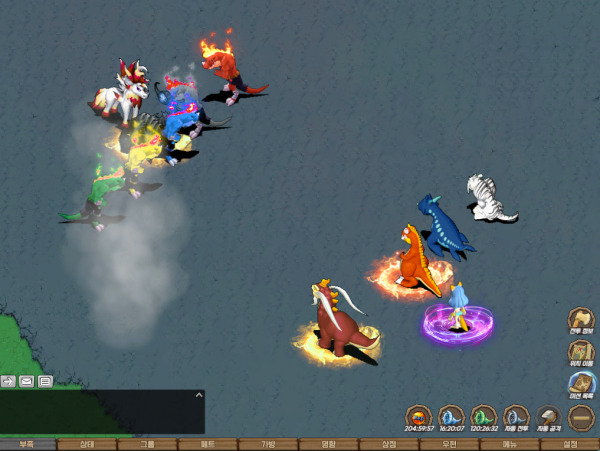The height and width of the screenshot is (451, 600).
Task: Expand the chat box with arrow
Action: pyautogui.click(x=7, y=381)
